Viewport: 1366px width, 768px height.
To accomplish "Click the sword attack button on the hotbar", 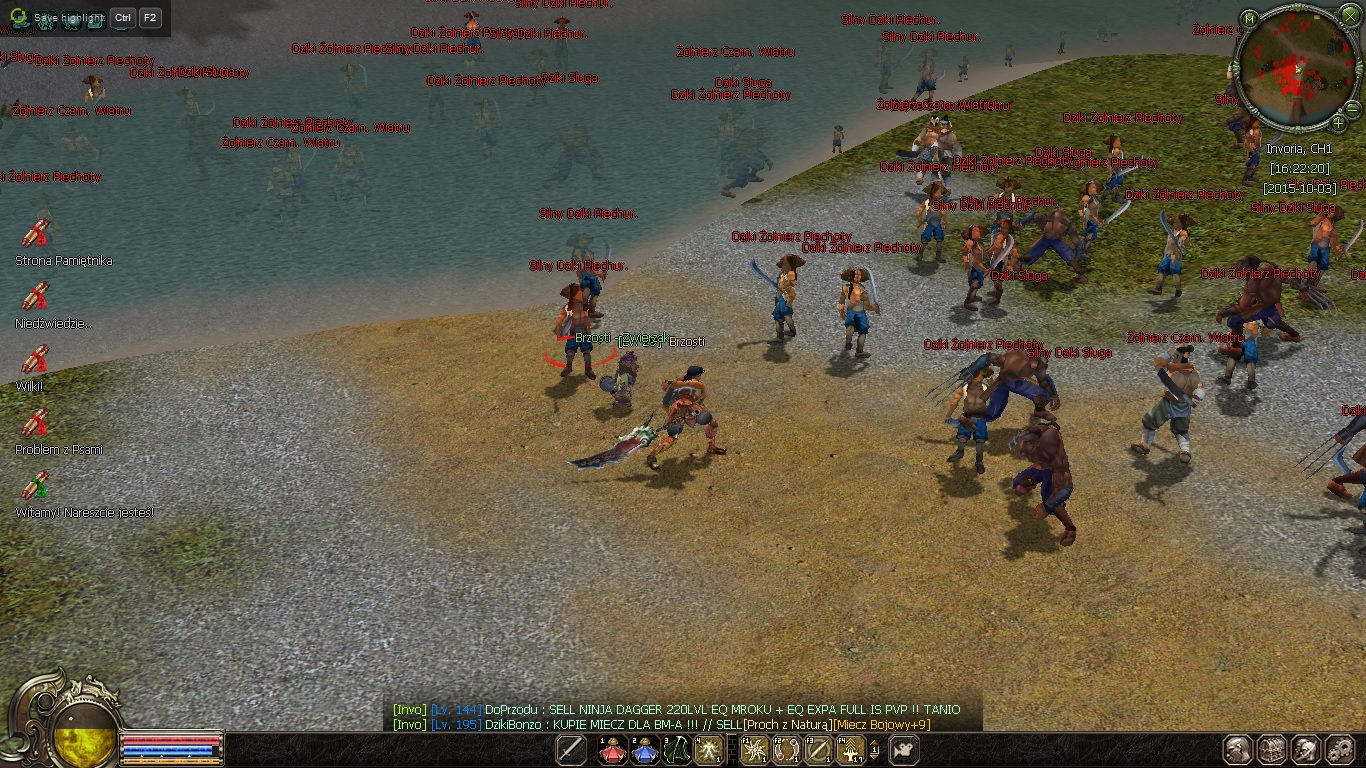I will point(571,749).
